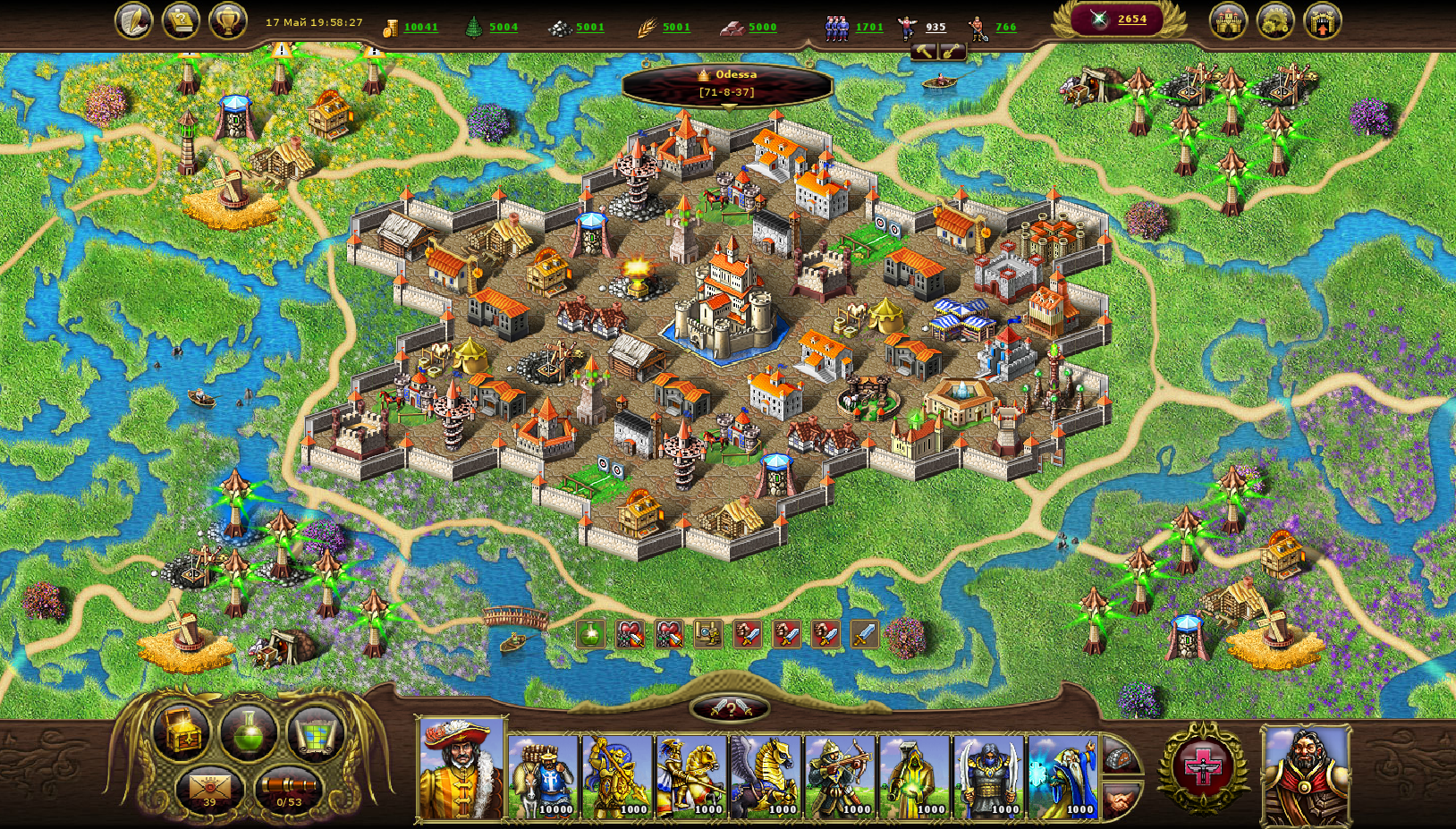Click the Odessa city name banner
The width and height of the screenshot is (1456, 829).
point(728,83)
